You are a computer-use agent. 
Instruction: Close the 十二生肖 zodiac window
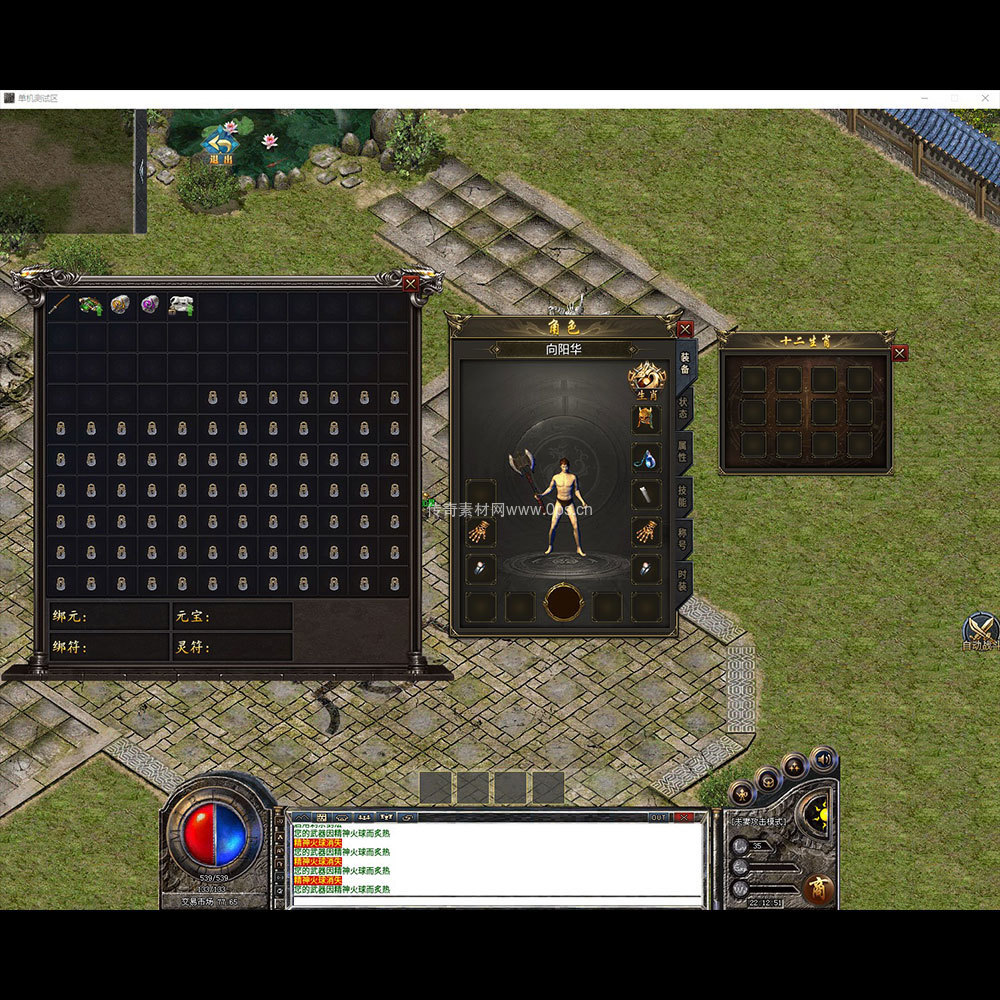point(900,353)
